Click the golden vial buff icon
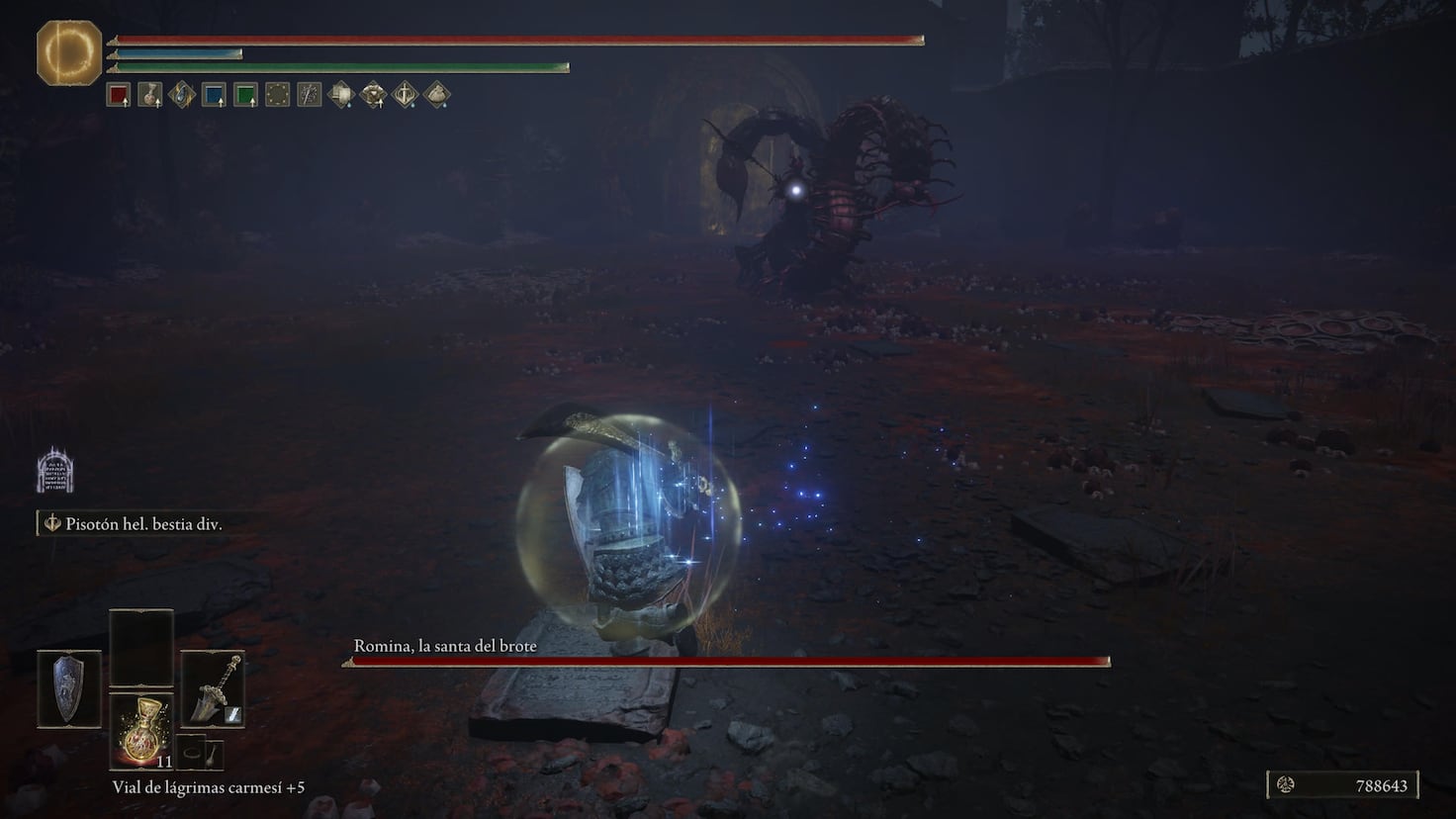This screenshot has width=1456, height=819. click(151, 94)
